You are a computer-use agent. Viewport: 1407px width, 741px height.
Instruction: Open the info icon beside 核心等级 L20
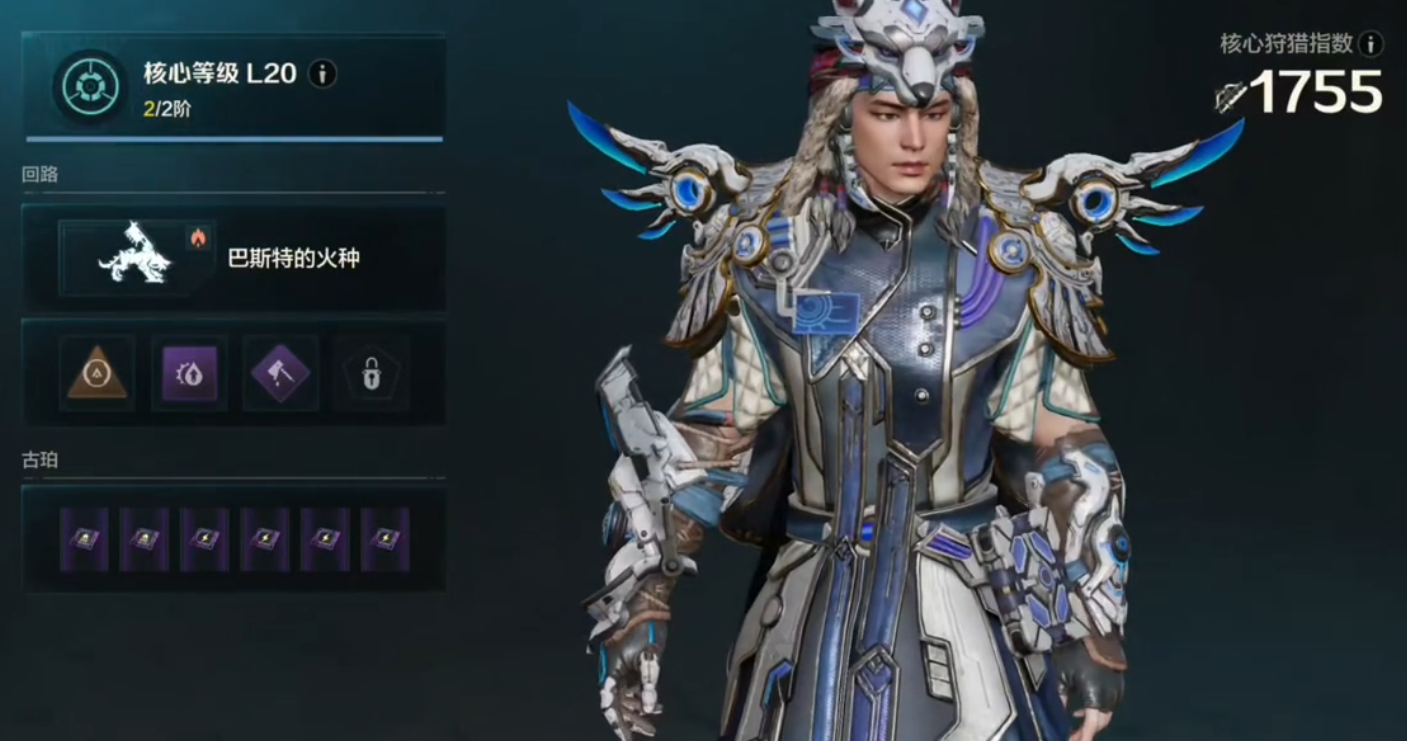tap(322, 73)
